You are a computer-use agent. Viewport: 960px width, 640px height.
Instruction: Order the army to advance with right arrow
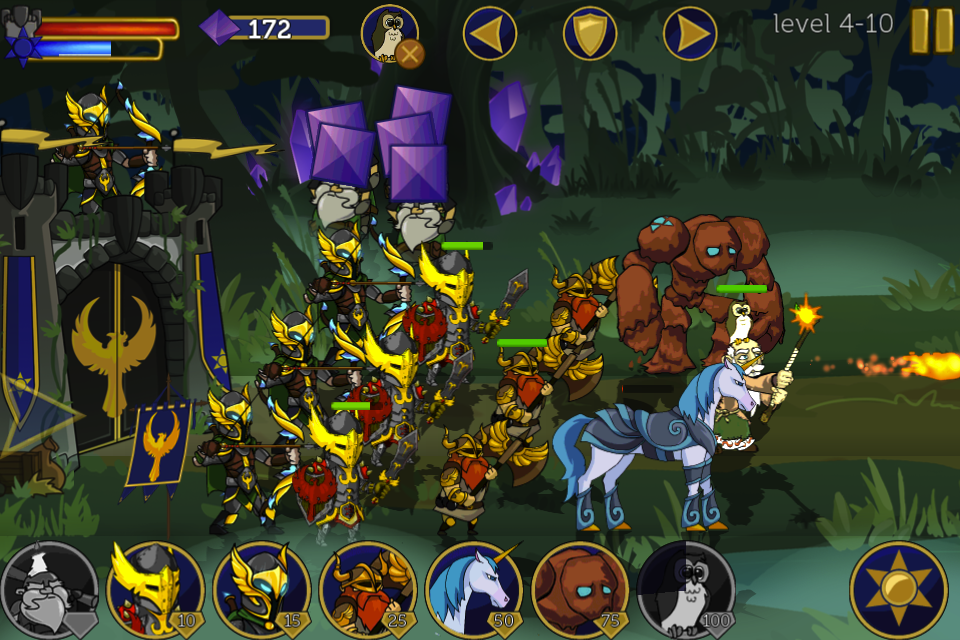point(690,34)
